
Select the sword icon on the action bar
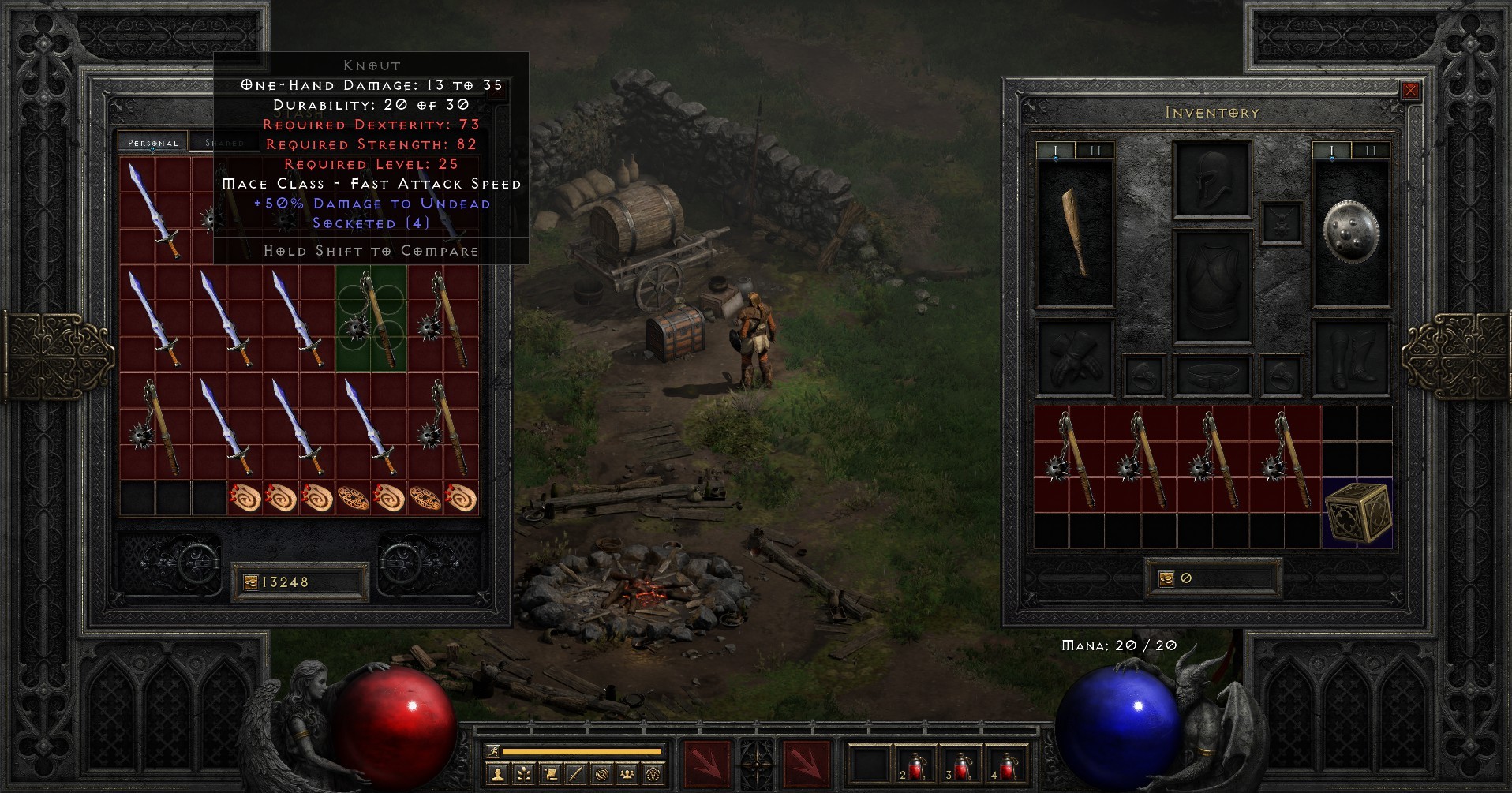coord(574,776)
